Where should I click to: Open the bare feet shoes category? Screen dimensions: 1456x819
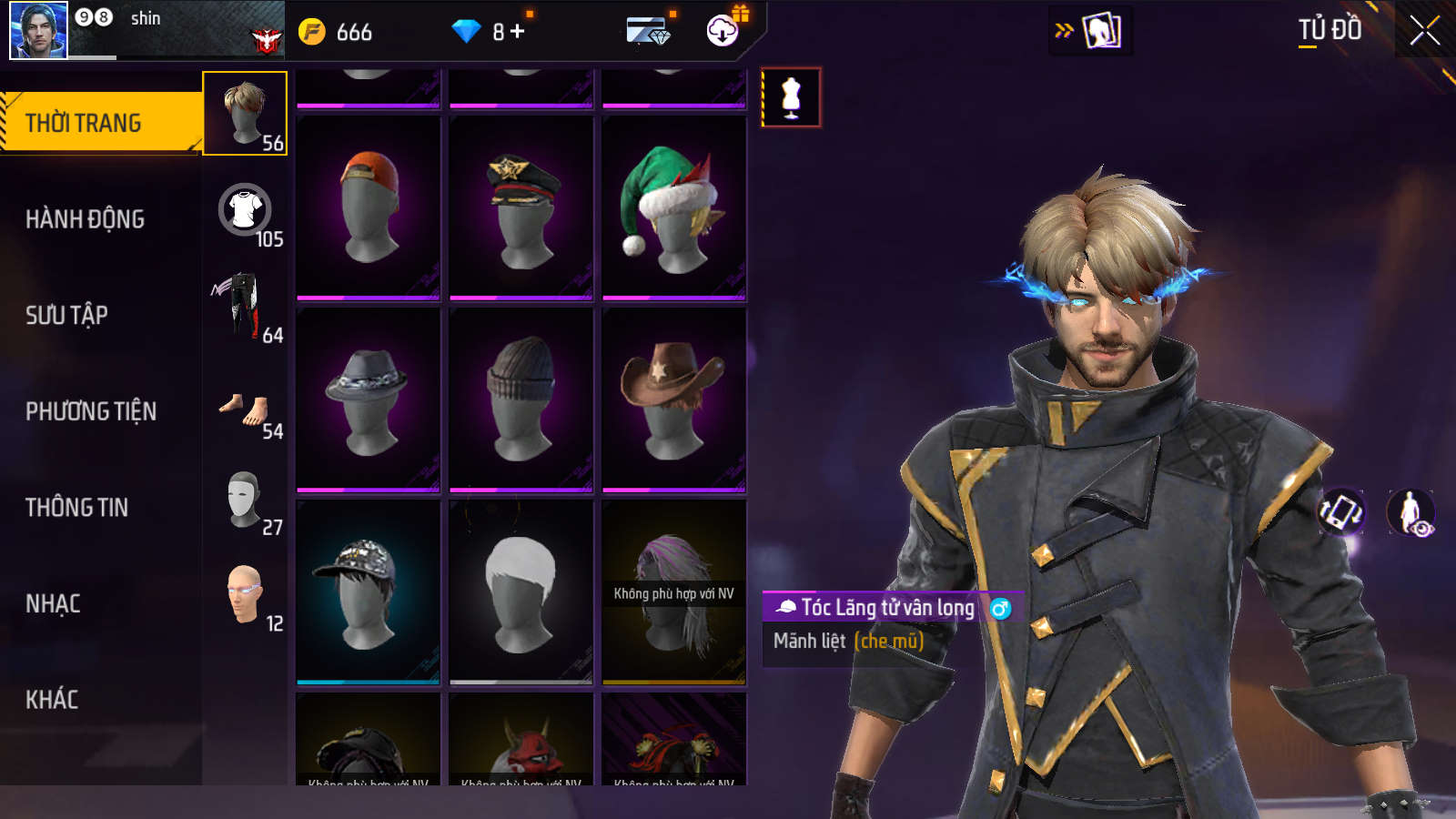click(x=244, y=409)
